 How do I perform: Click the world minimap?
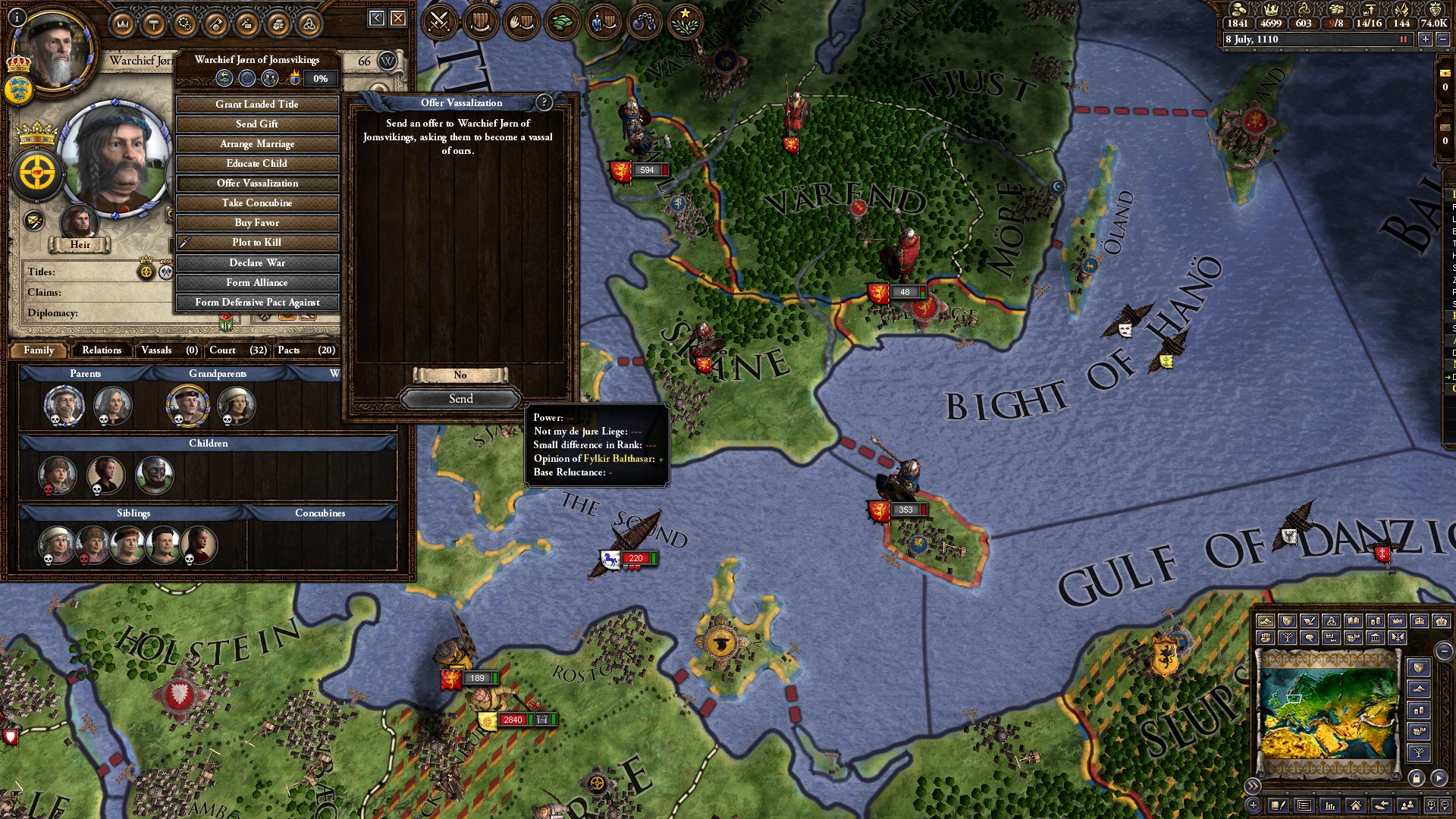pos(1327,713)
